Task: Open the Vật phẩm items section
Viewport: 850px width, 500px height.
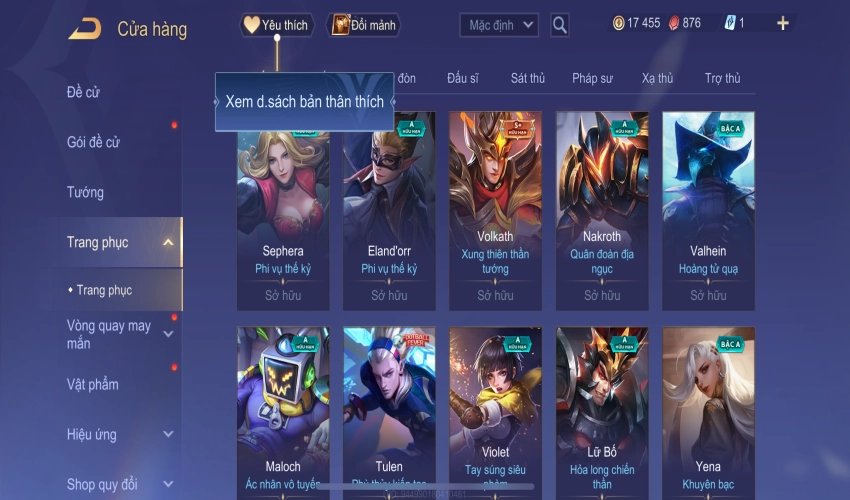Action: tap(93, 385)
